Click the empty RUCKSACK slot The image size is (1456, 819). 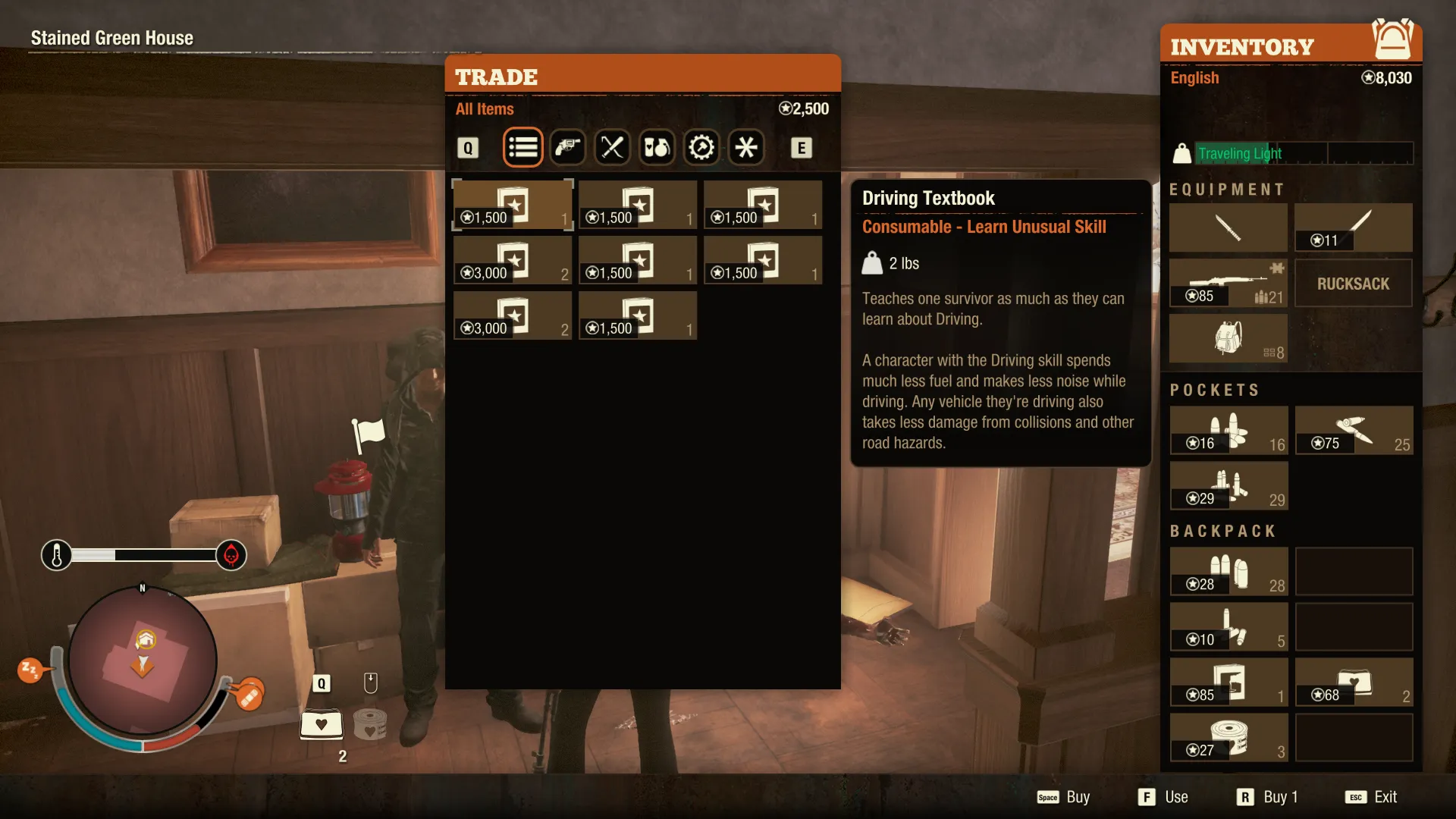click(1353, 284)
